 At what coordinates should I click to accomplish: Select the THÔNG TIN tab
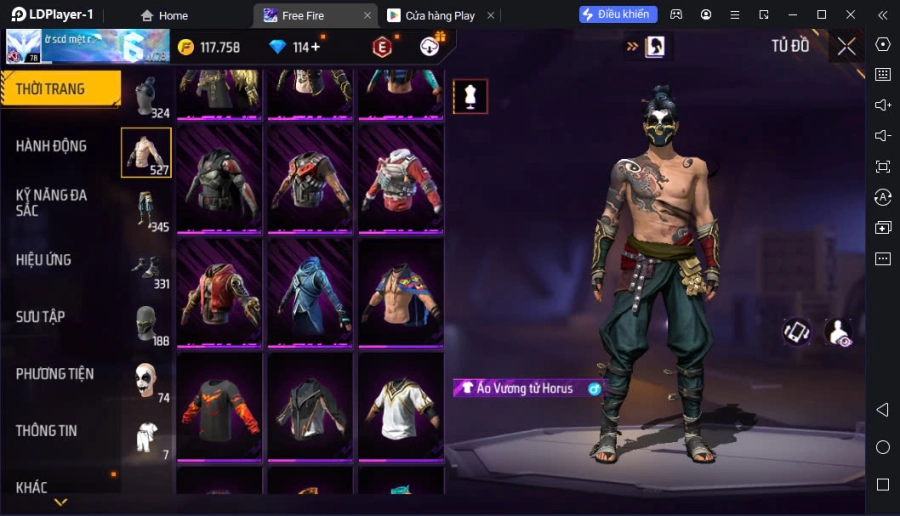(46, 431)
